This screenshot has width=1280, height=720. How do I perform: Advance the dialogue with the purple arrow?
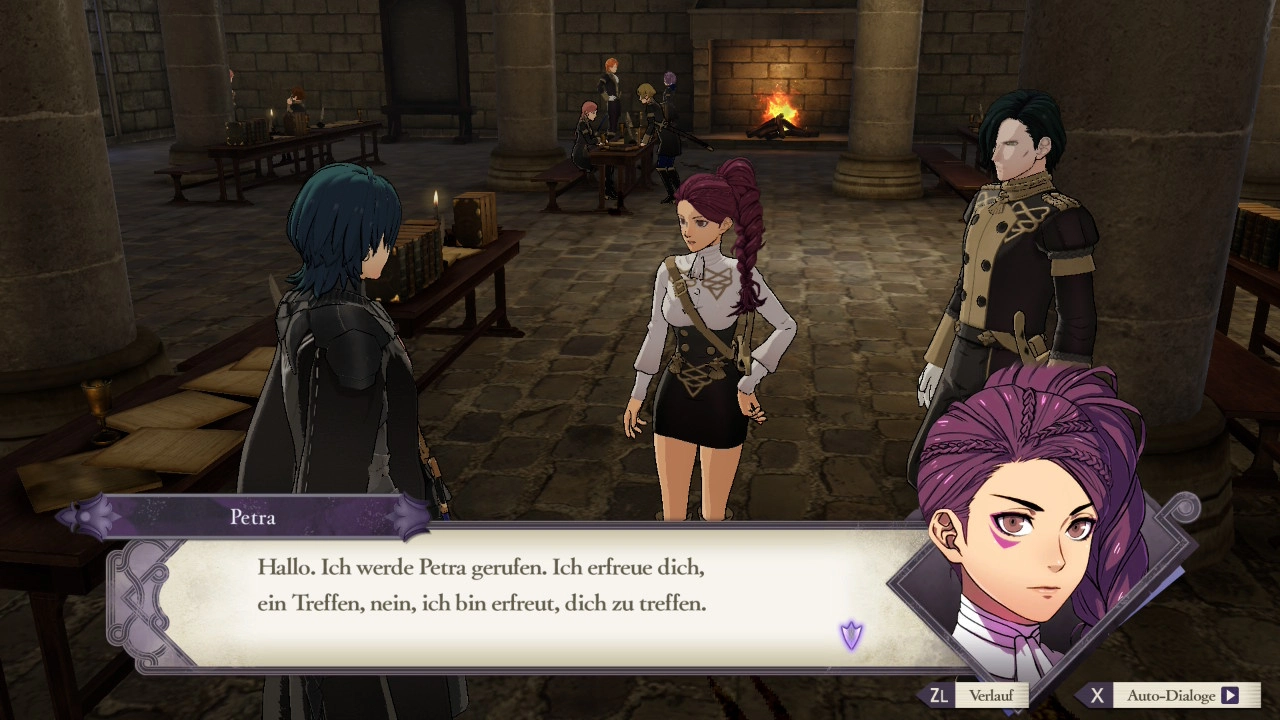(x=851, y=635)
